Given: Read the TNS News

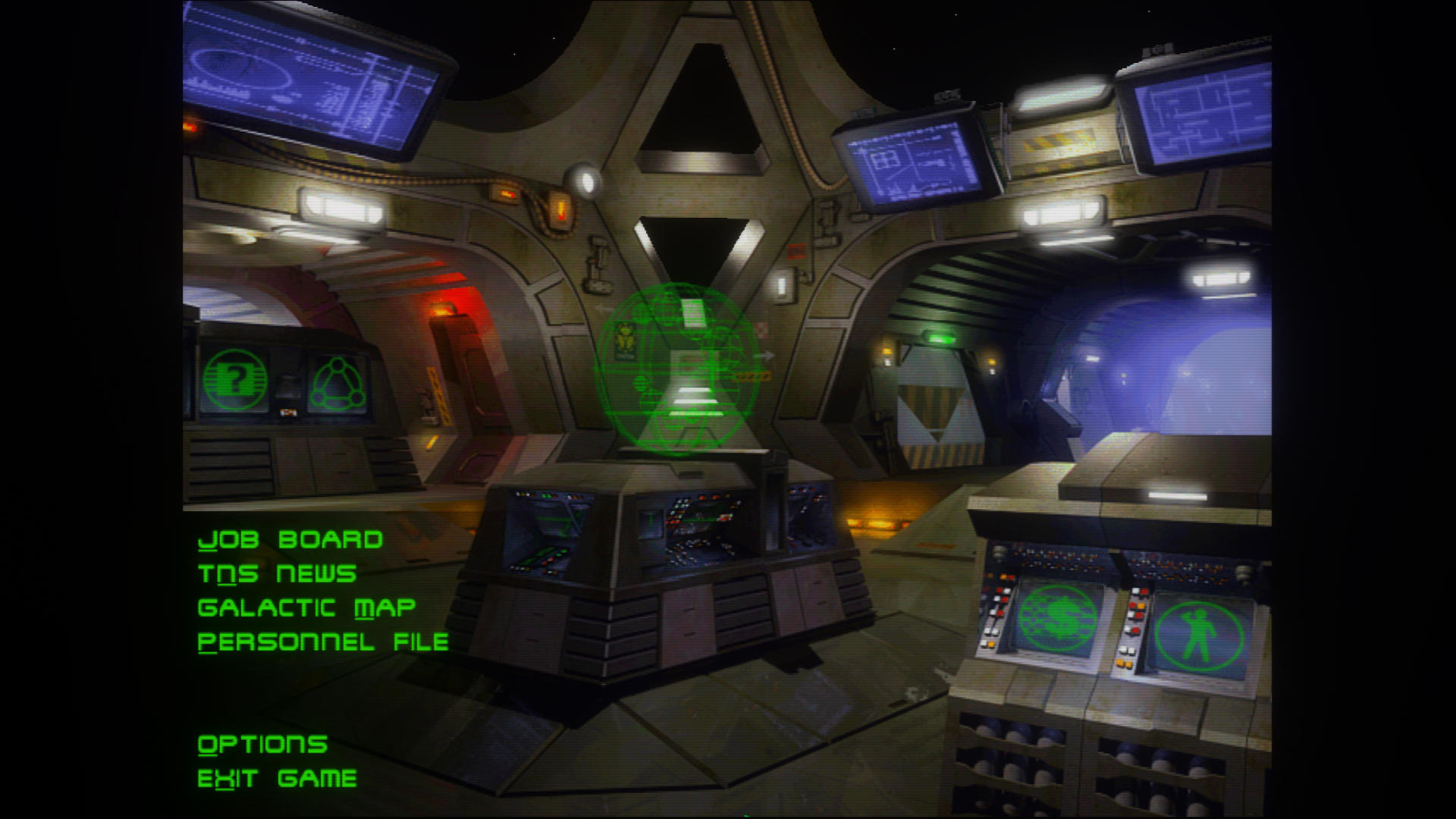Looking at the screenshot, I should [x=277, y=574].
